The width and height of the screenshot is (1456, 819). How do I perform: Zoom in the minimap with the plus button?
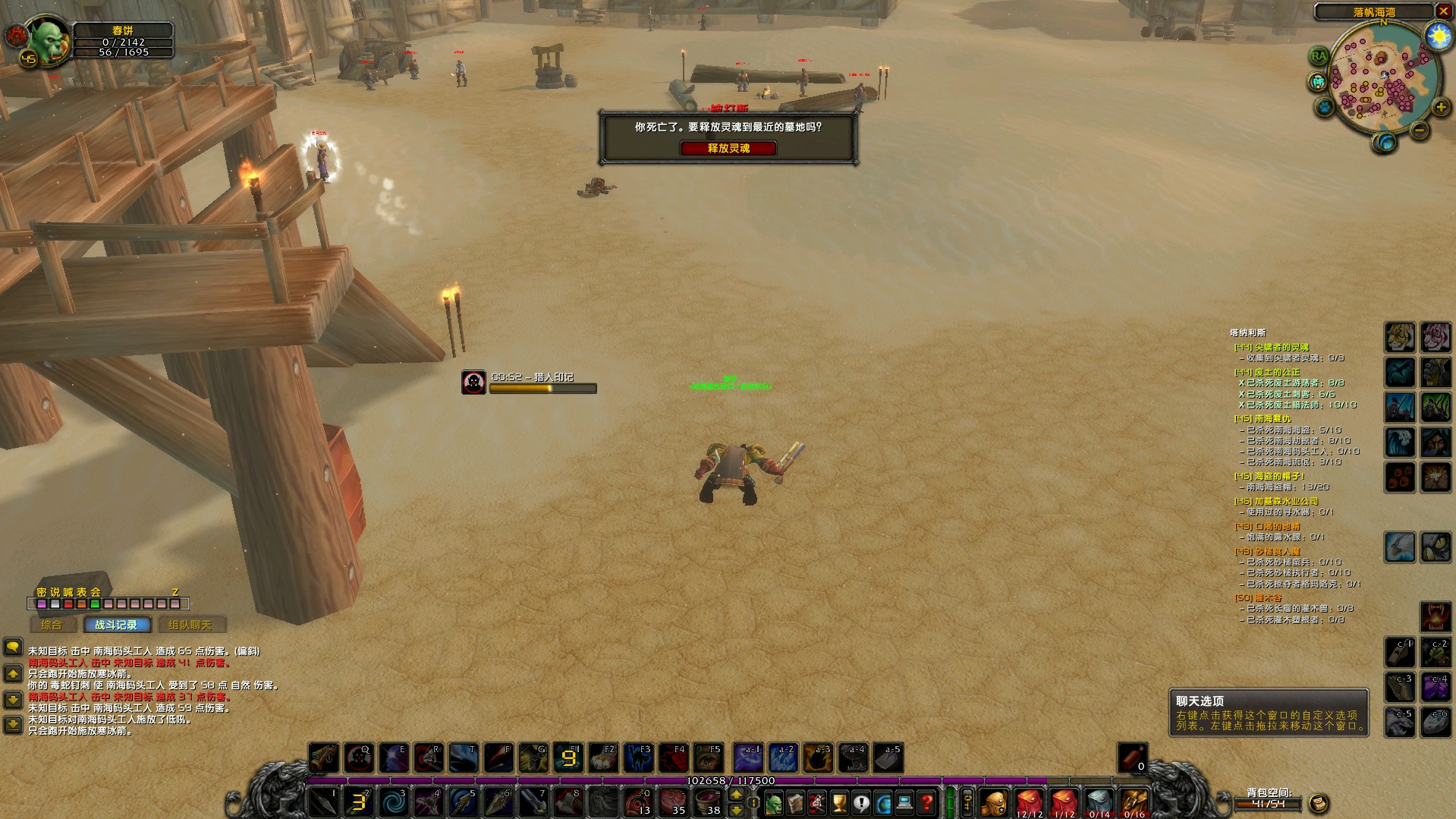tap(1440, 108)
